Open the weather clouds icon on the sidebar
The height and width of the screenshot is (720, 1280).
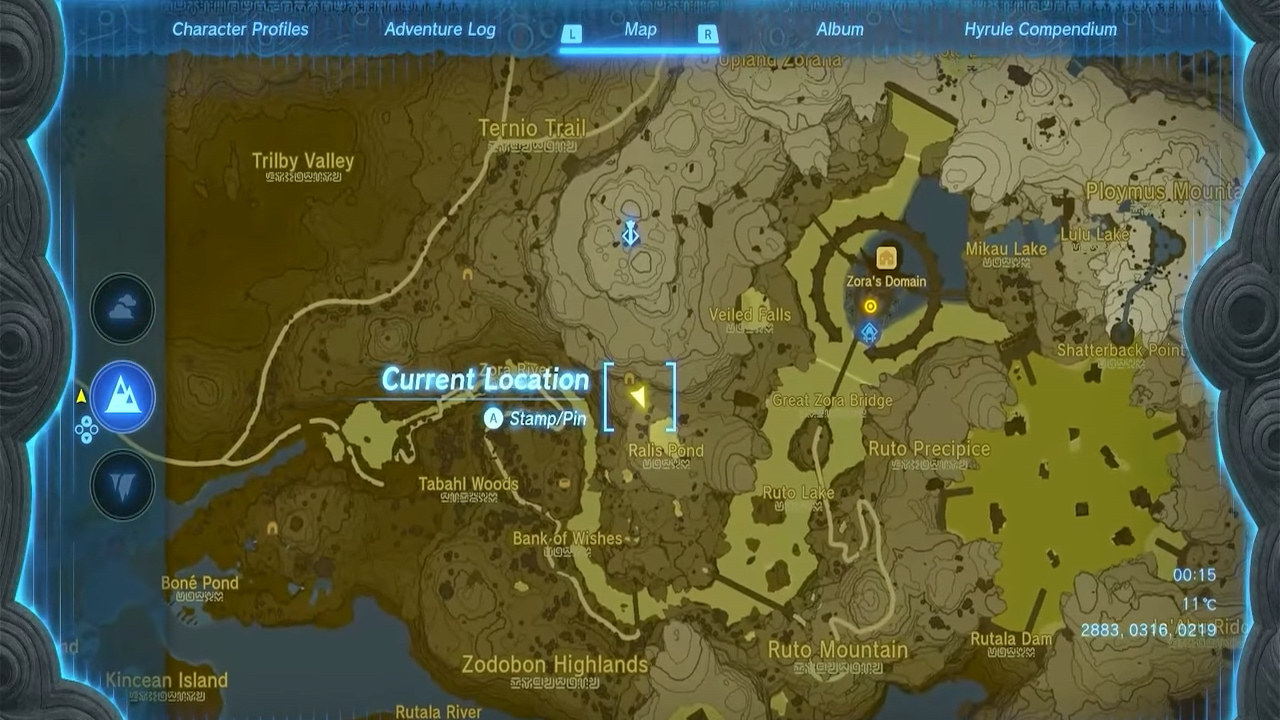click(121, 310)
